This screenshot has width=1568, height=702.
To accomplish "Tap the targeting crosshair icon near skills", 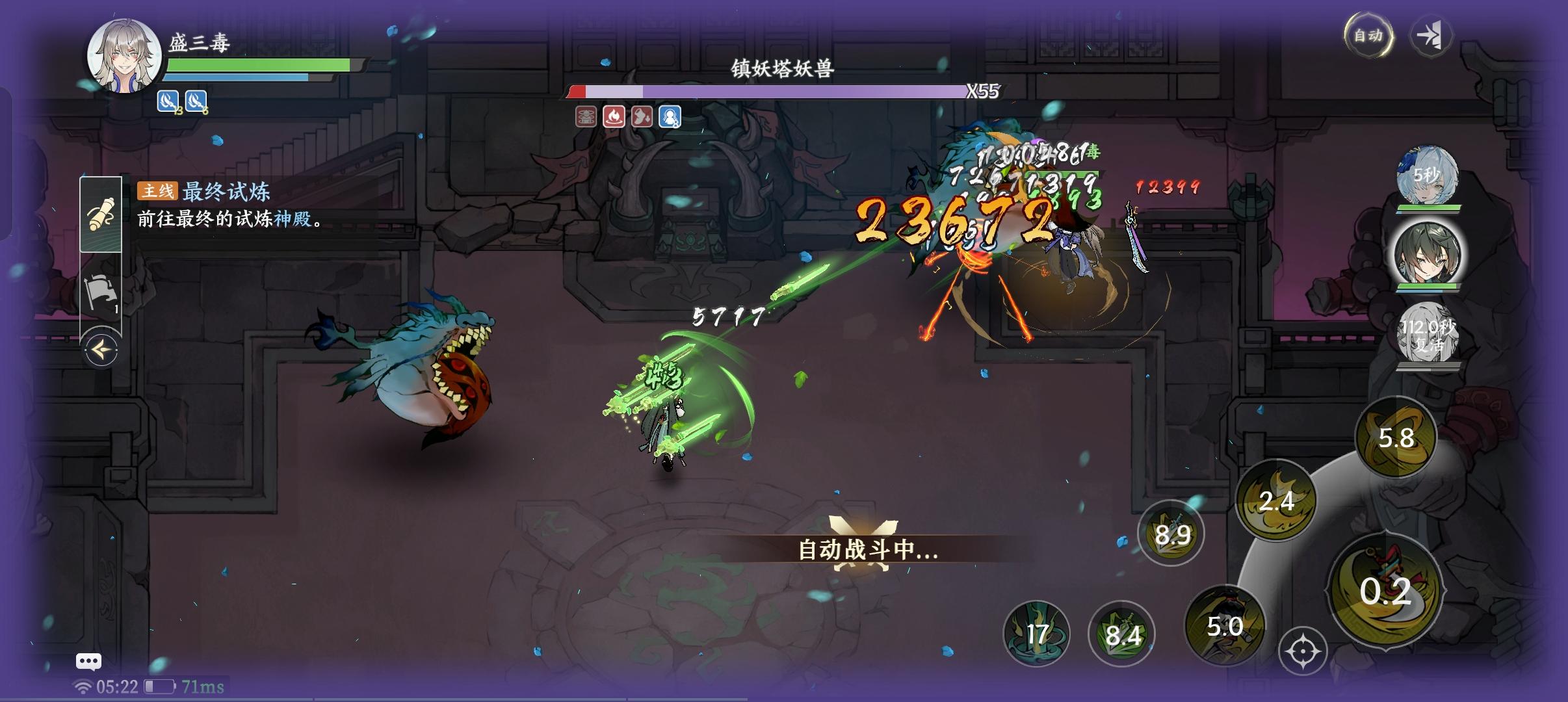I will (1305, 651).
